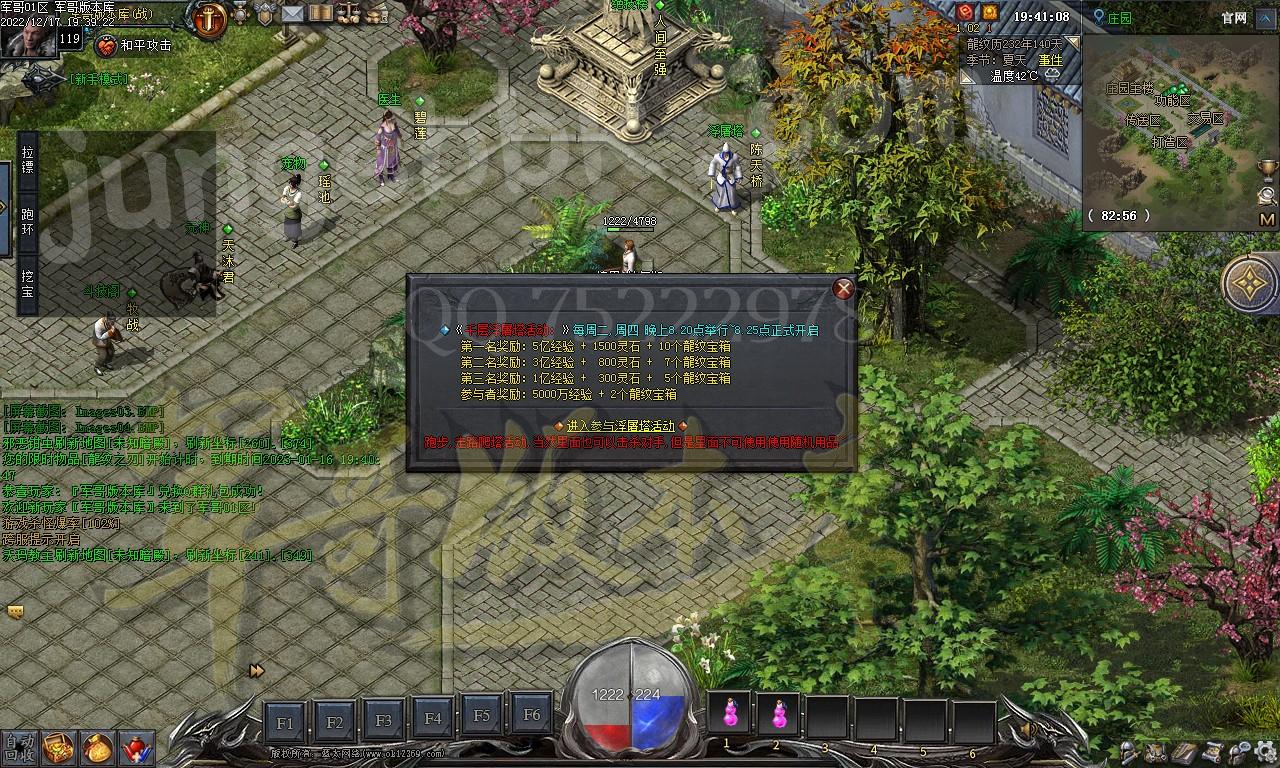Switch to the 交易区 tab on minimap panel

pos(1205,119)
